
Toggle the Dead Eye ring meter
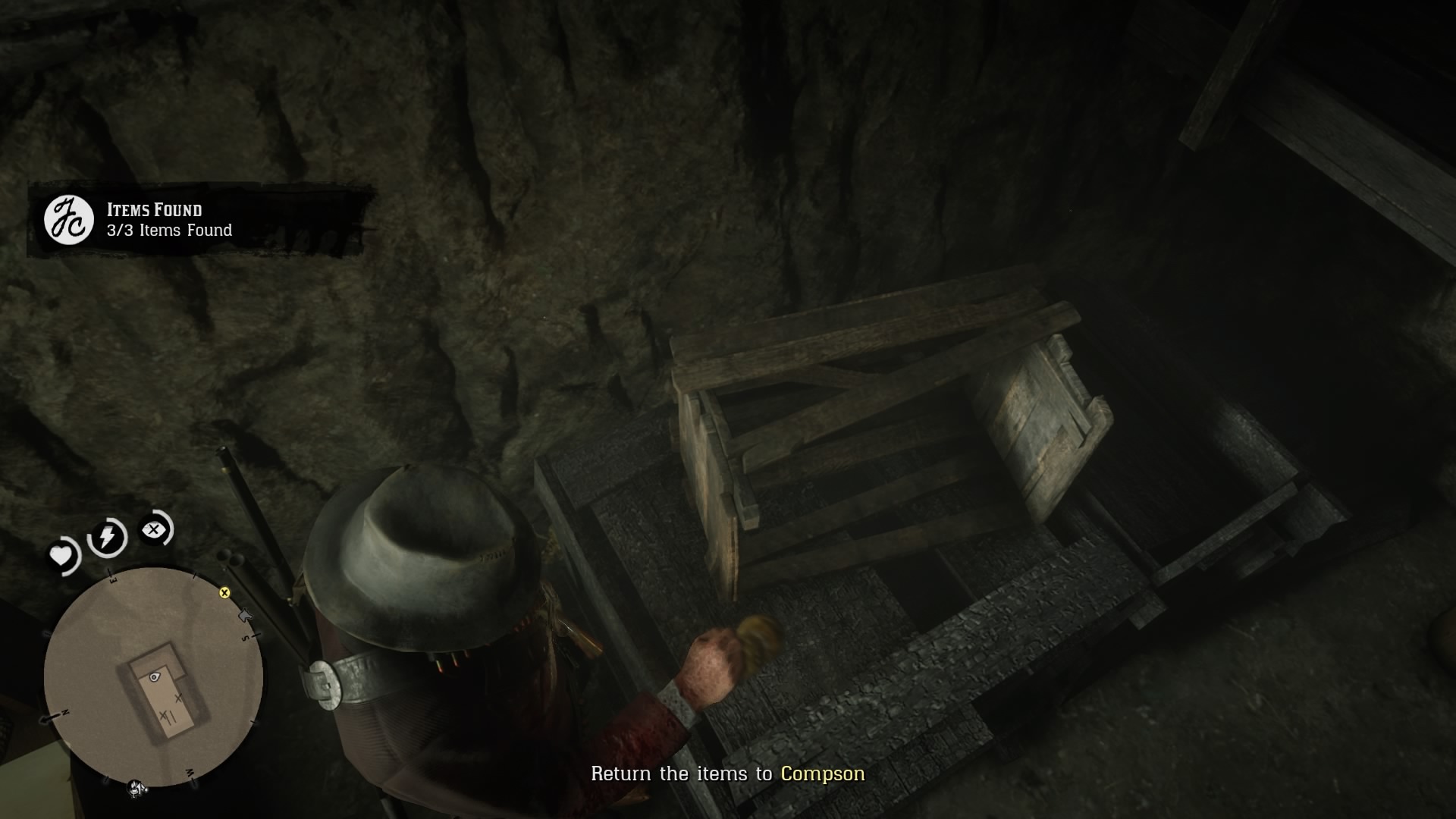coord(152,531)
